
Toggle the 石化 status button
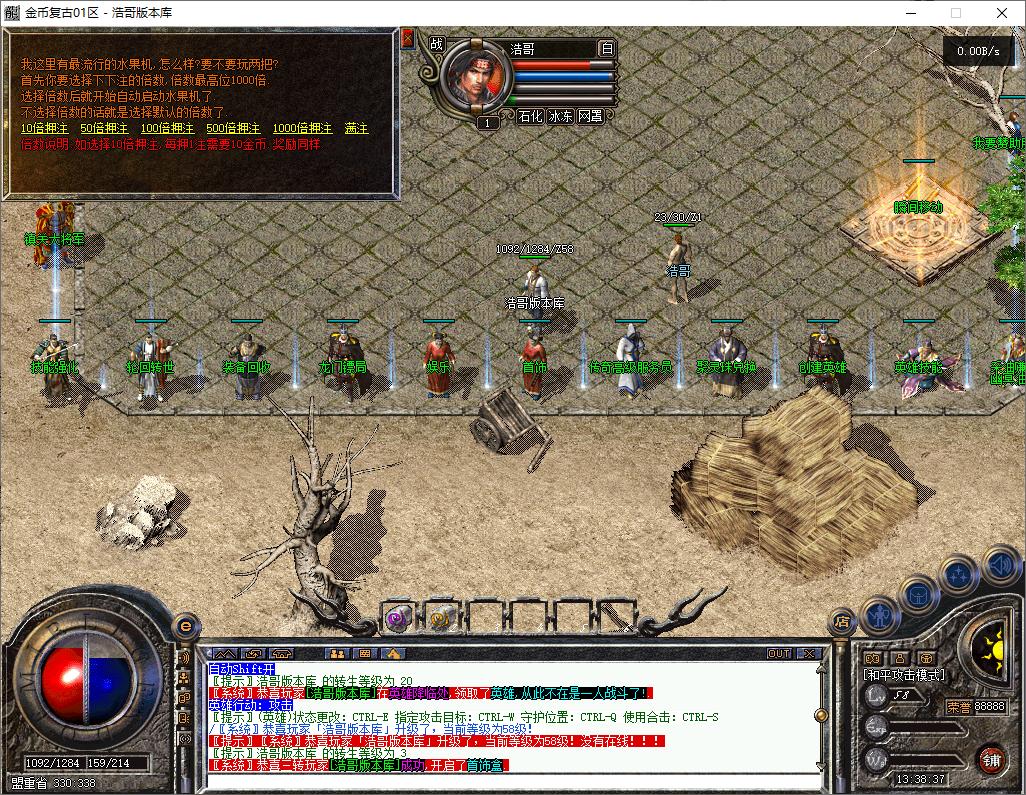(530, 116)
